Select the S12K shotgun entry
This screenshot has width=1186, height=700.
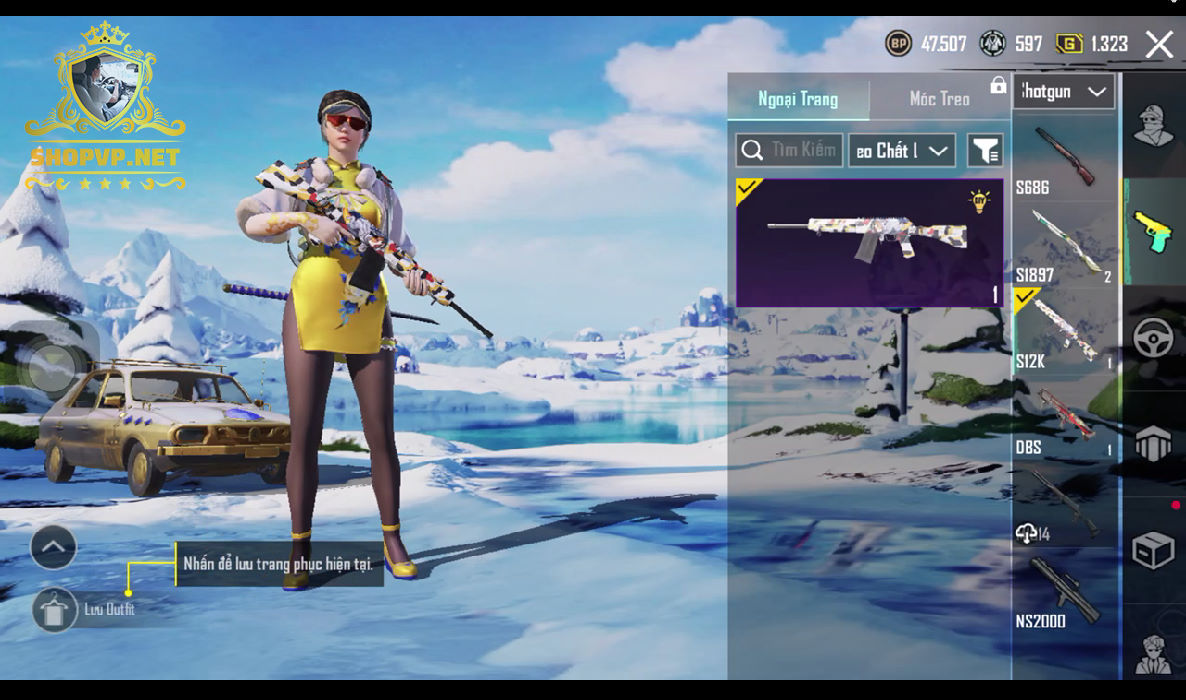pos(1064,332)
